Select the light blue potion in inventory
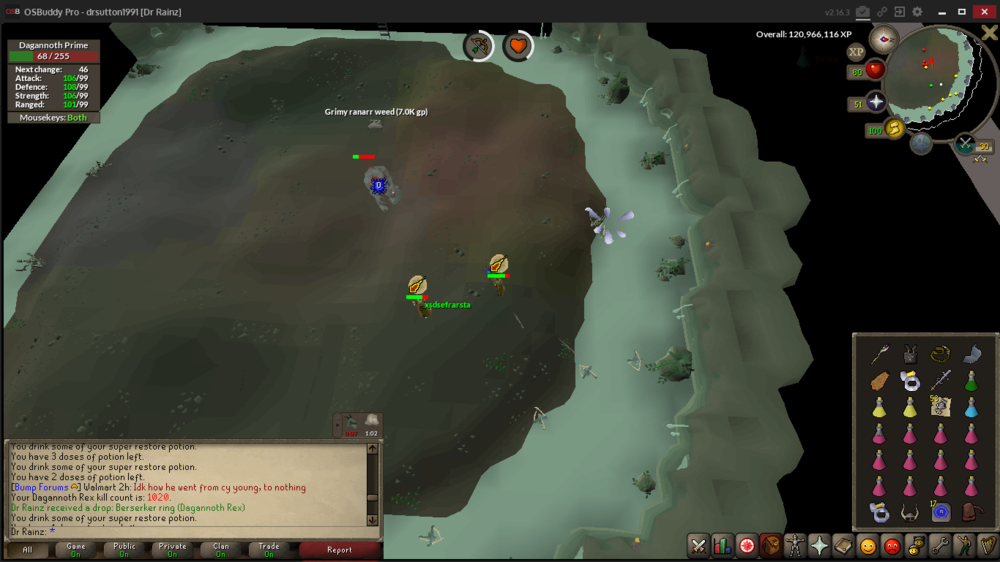The height and width of the screenshot is (562, 1000). coord(970,407)
